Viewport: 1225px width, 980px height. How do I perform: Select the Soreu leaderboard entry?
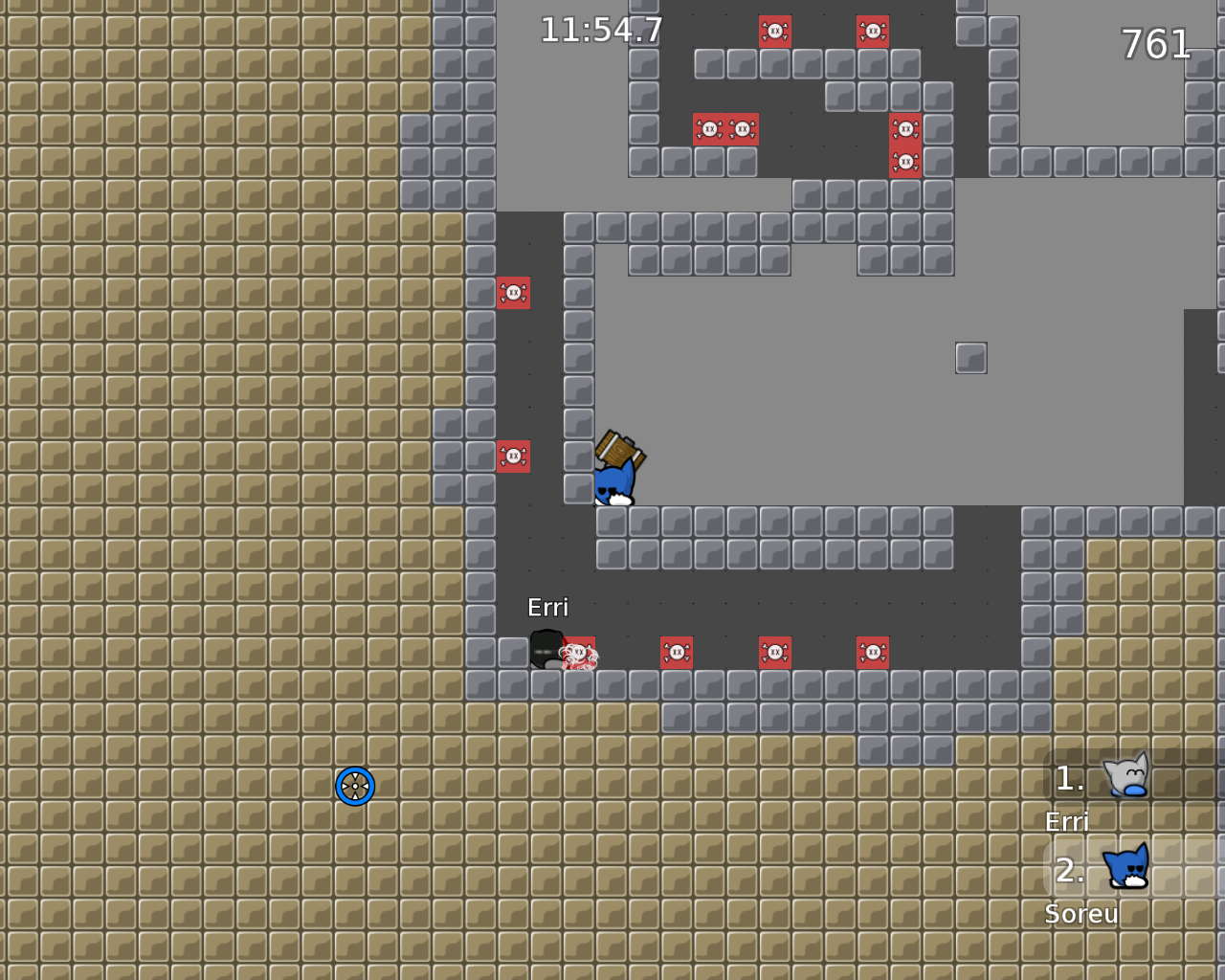pos(1080,914)
